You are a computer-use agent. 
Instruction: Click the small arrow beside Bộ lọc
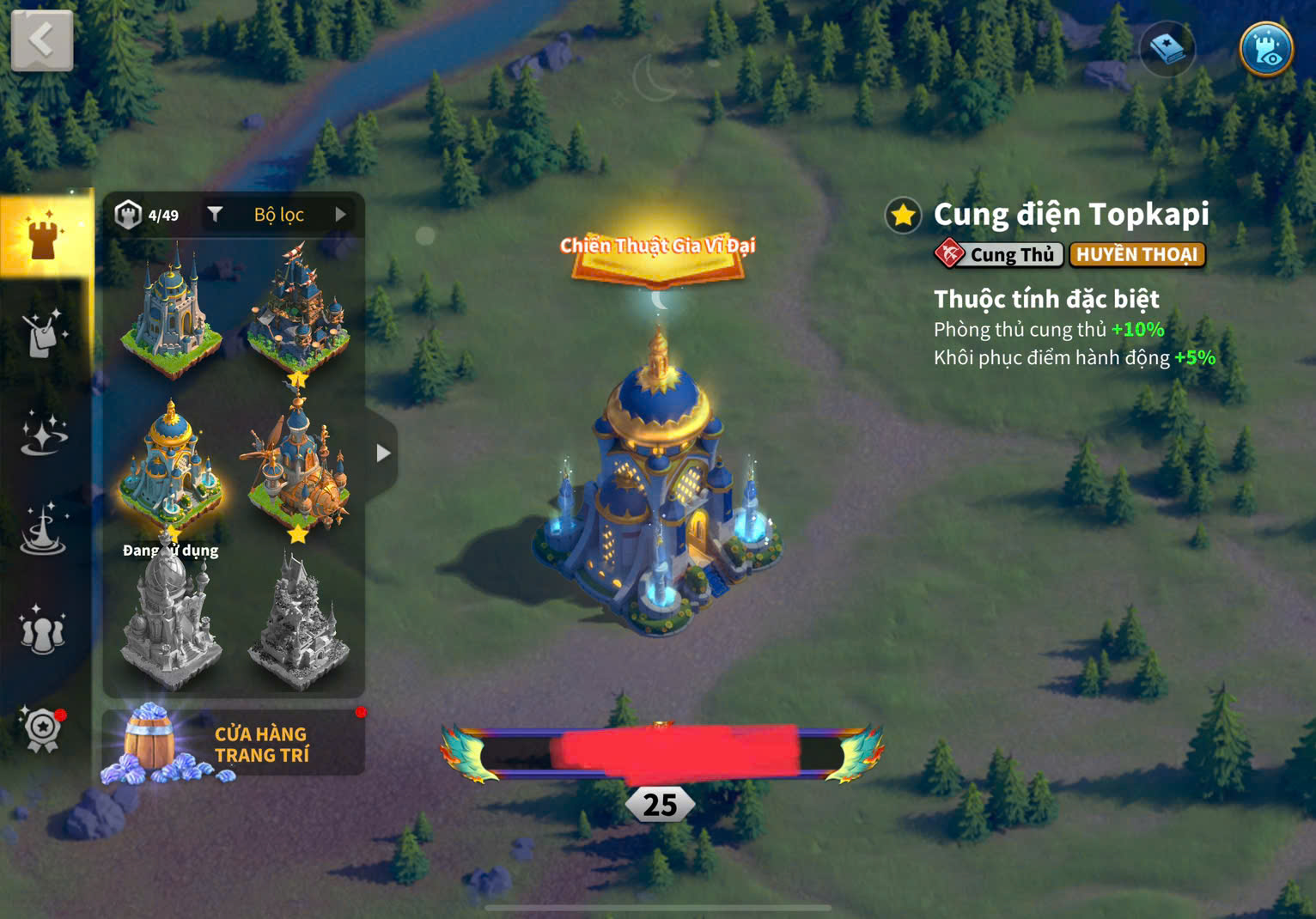[x=341, y=215]
